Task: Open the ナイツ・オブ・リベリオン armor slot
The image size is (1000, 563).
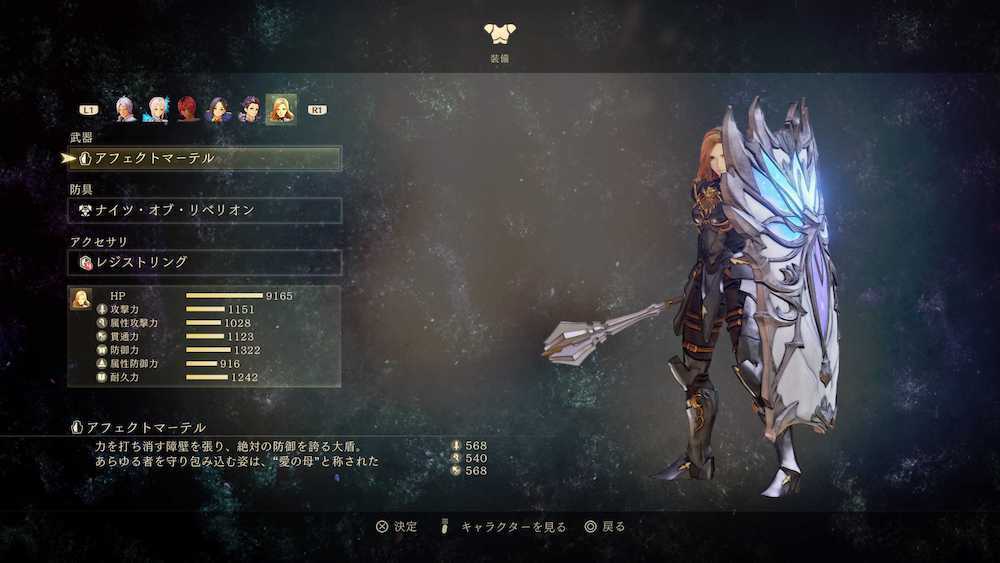Action: point(205,210)
